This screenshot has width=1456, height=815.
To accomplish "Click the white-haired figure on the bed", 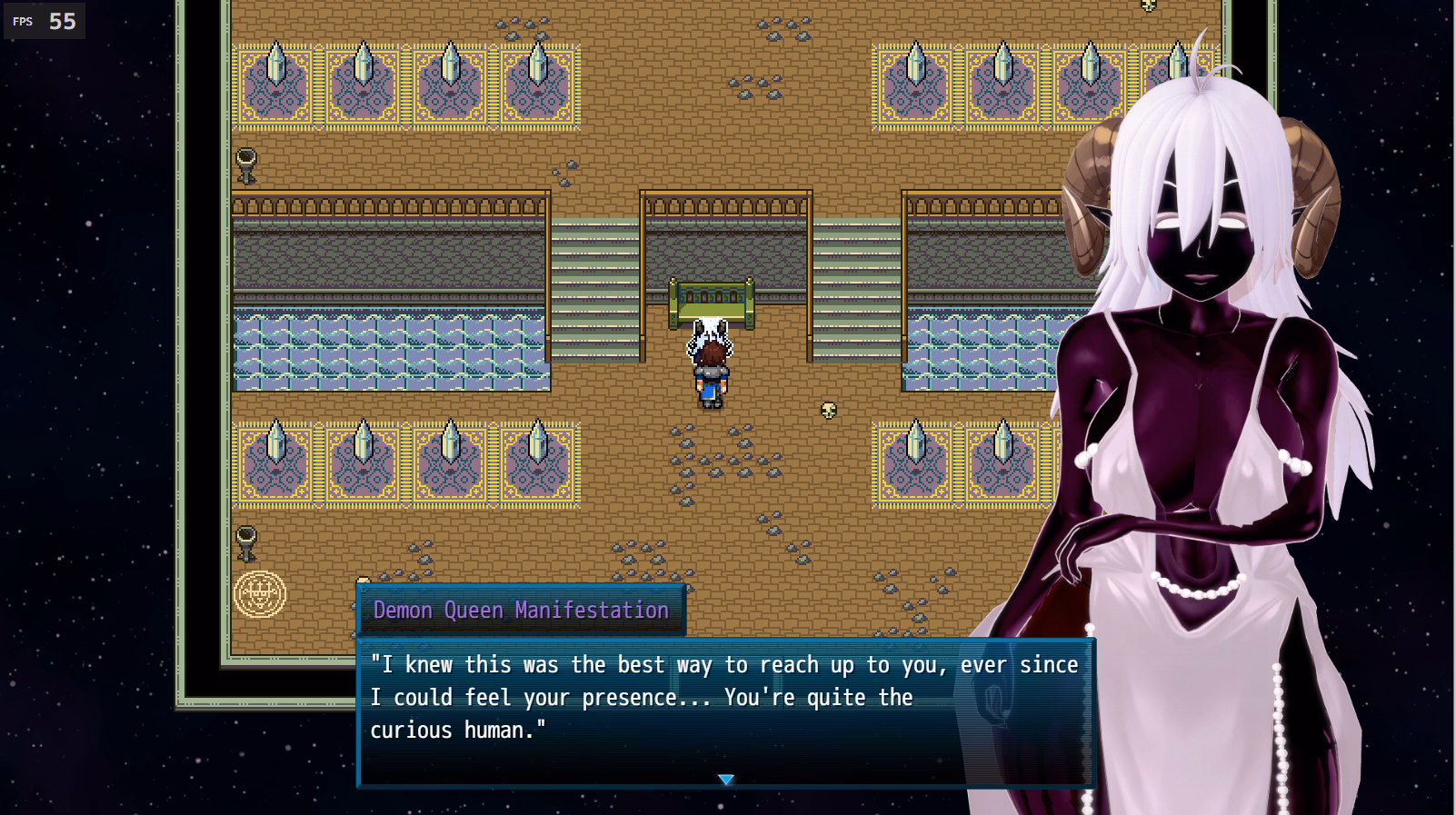I will click(708, 336).
